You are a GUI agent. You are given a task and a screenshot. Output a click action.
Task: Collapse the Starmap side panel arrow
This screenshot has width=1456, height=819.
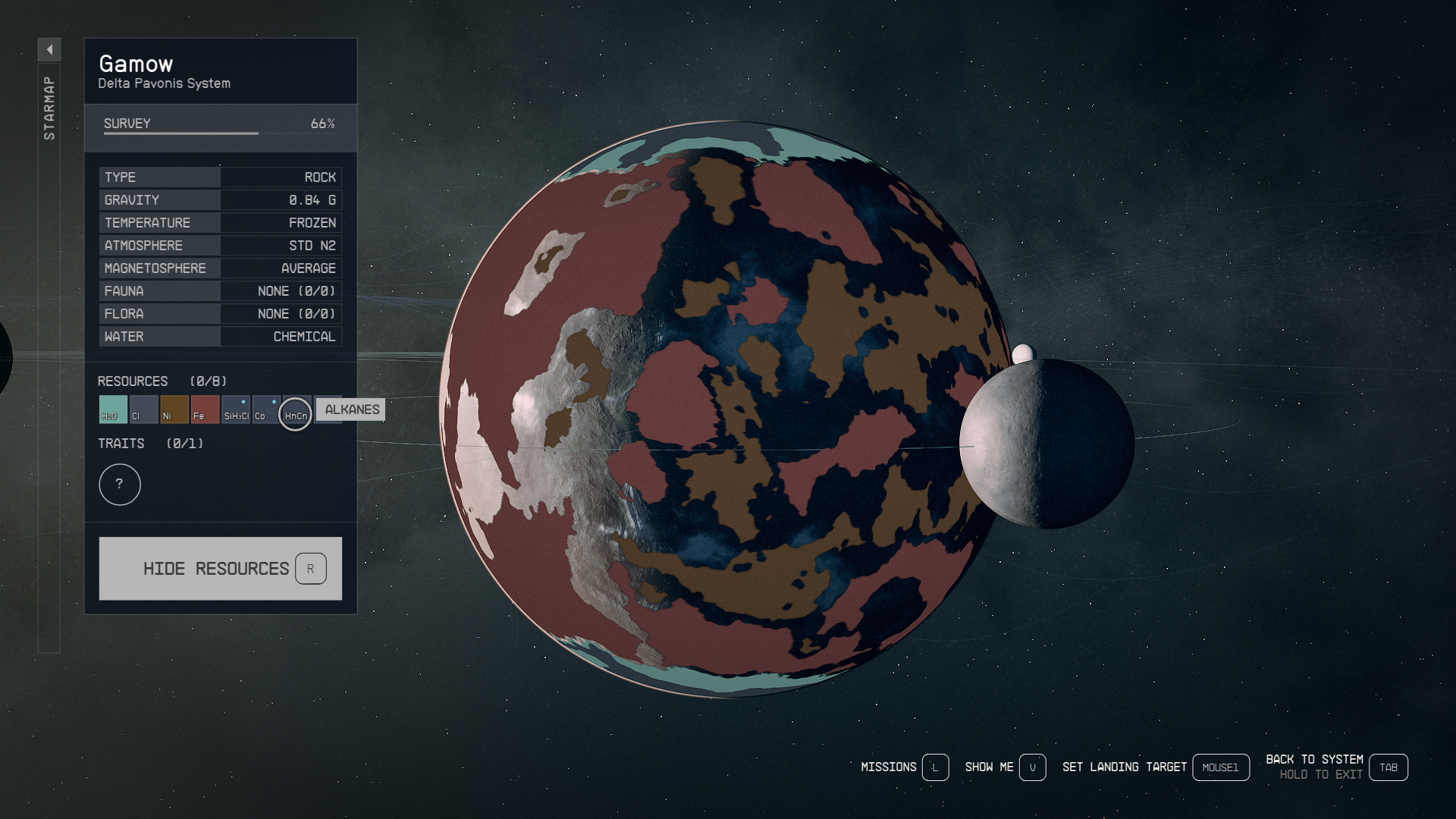pyautogui.click(x=49, y=50)
